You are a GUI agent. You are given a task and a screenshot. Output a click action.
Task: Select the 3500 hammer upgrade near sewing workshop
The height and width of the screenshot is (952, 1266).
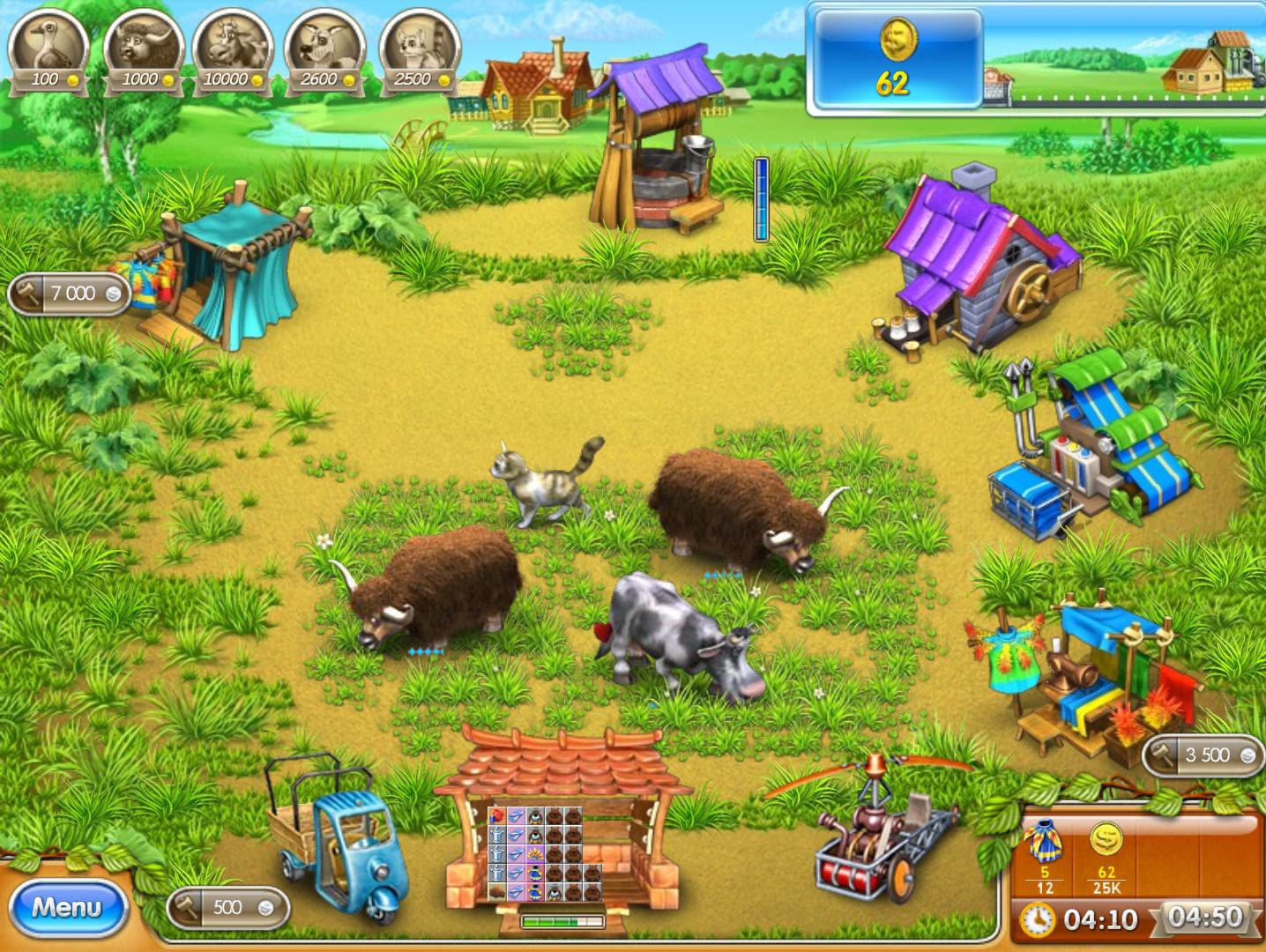1201,755
